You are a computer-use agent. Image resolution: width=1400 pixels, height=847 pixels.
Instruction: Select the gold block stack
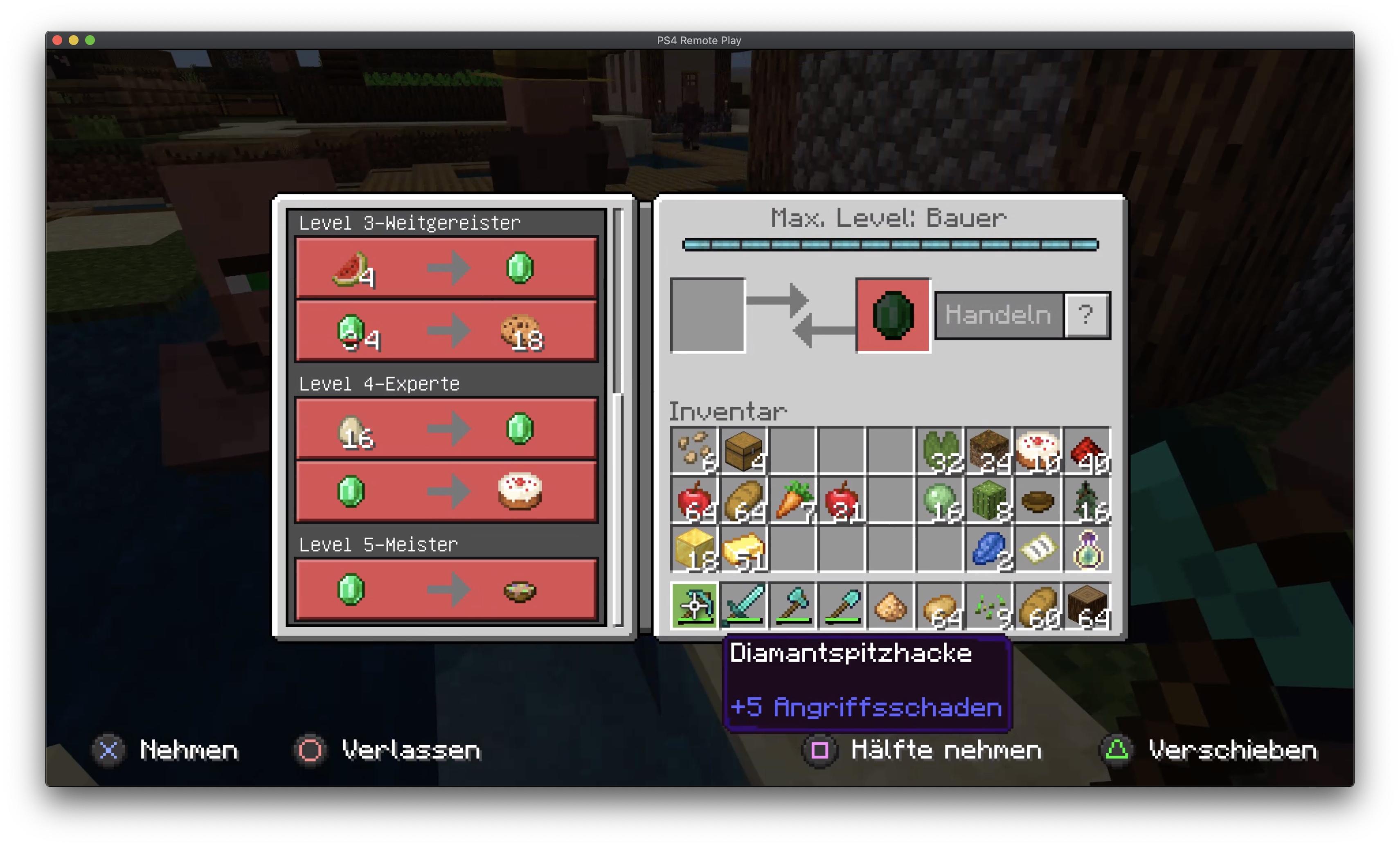coord(694,550)
